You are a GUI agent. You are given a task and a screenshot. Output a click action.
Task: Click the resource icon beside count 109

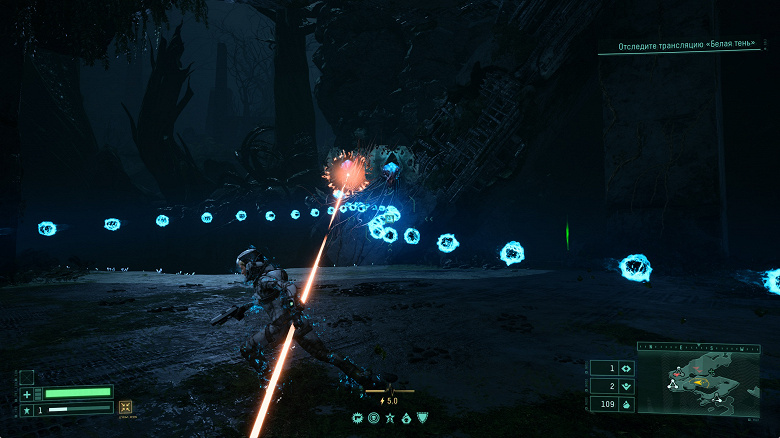626,404
